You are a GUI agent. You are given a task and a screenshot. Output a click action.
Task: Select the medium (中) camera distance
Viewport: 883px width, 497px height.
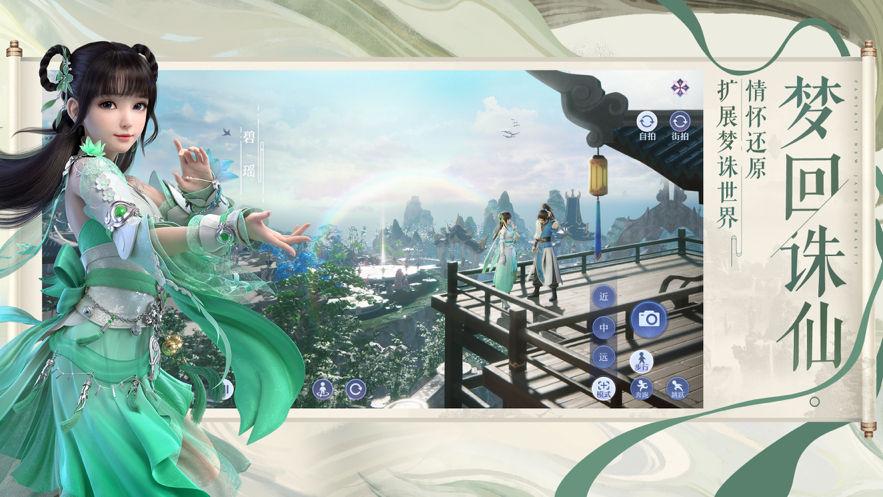[604, 327]
